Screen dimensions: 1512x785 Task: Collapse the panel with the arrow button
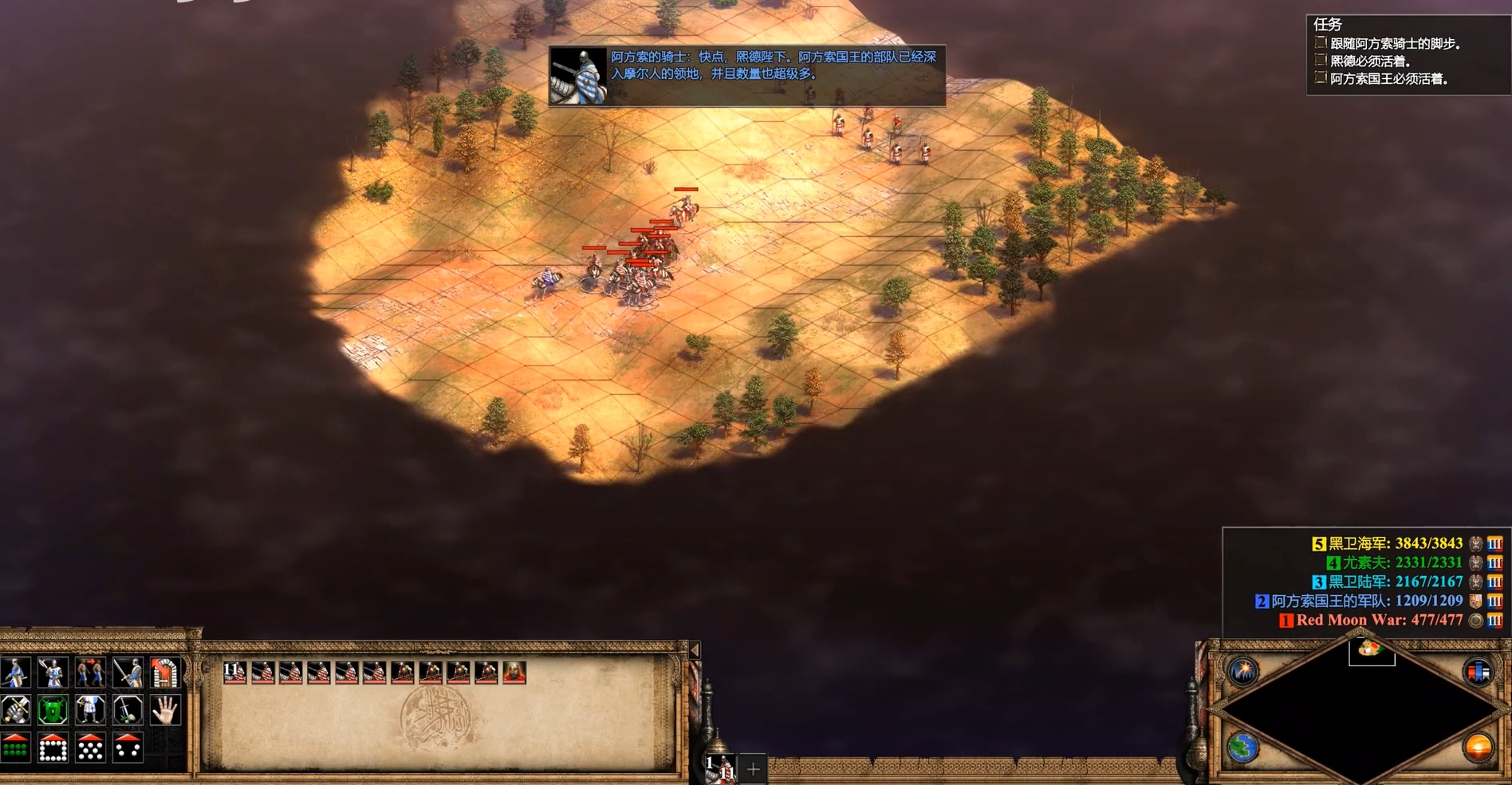[695, 651]
